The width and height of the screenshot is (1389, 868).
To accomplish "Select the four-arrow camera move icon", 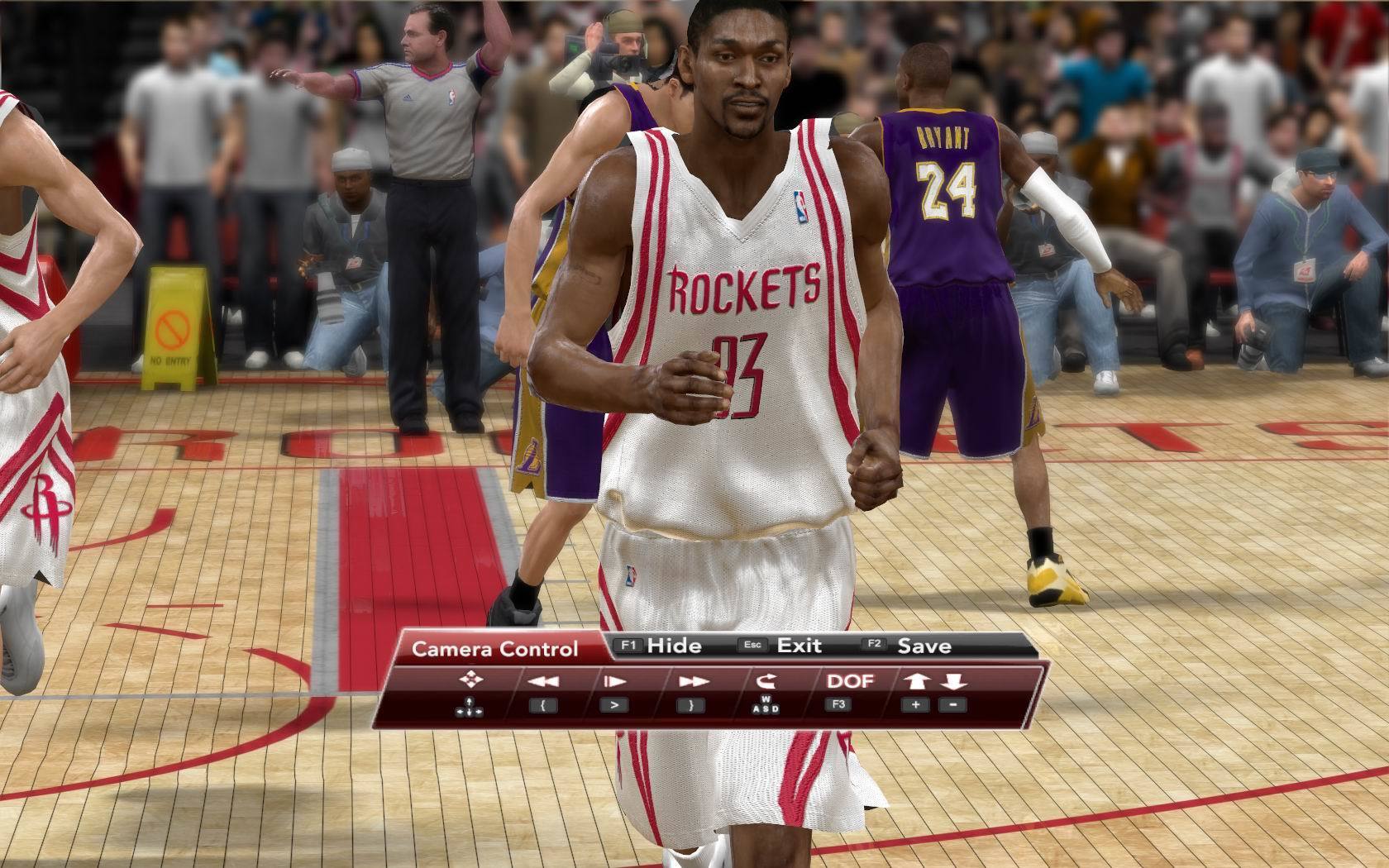I will (470, 680).
